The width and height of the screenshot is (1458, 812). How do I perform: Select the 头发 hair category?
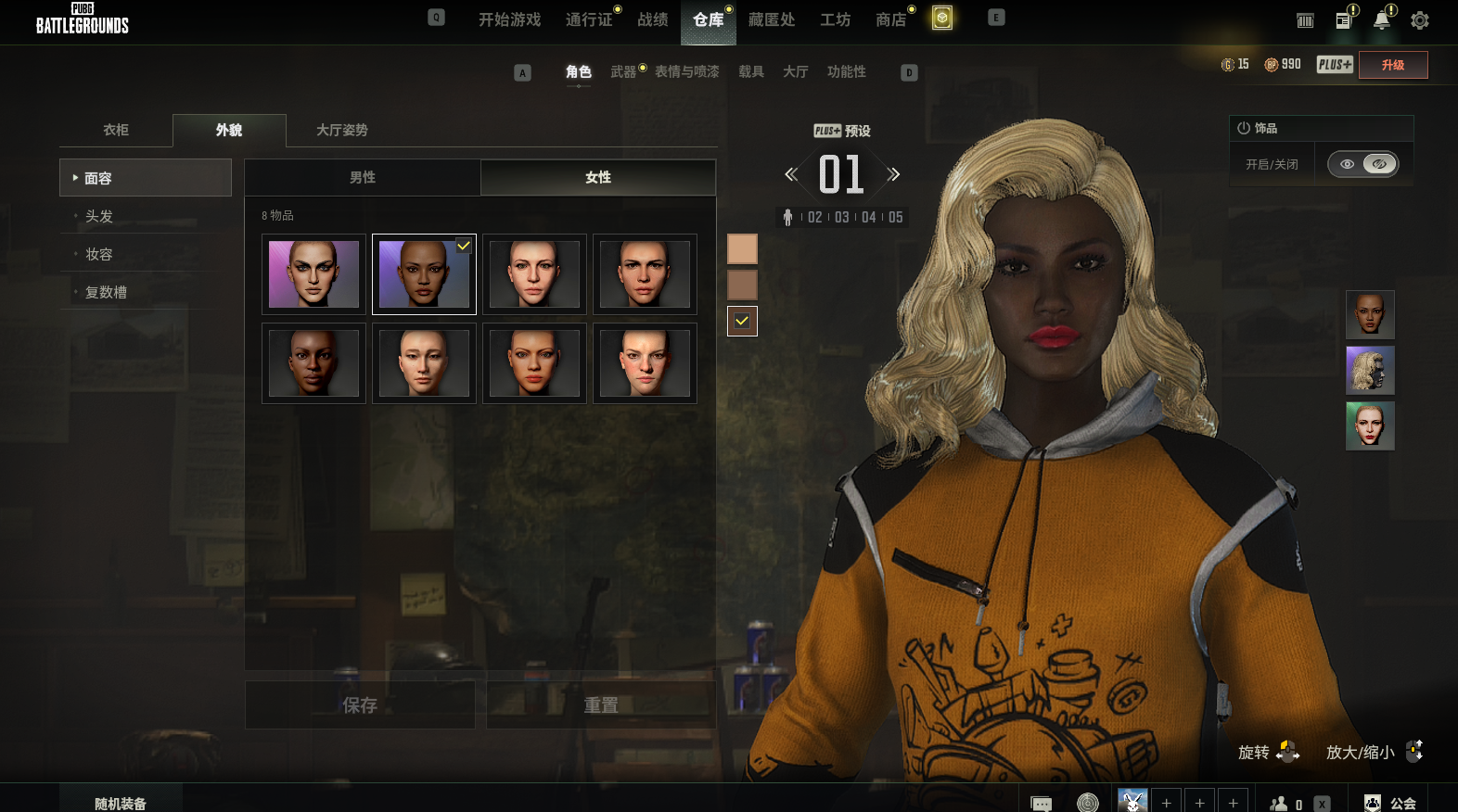[99, 216]
